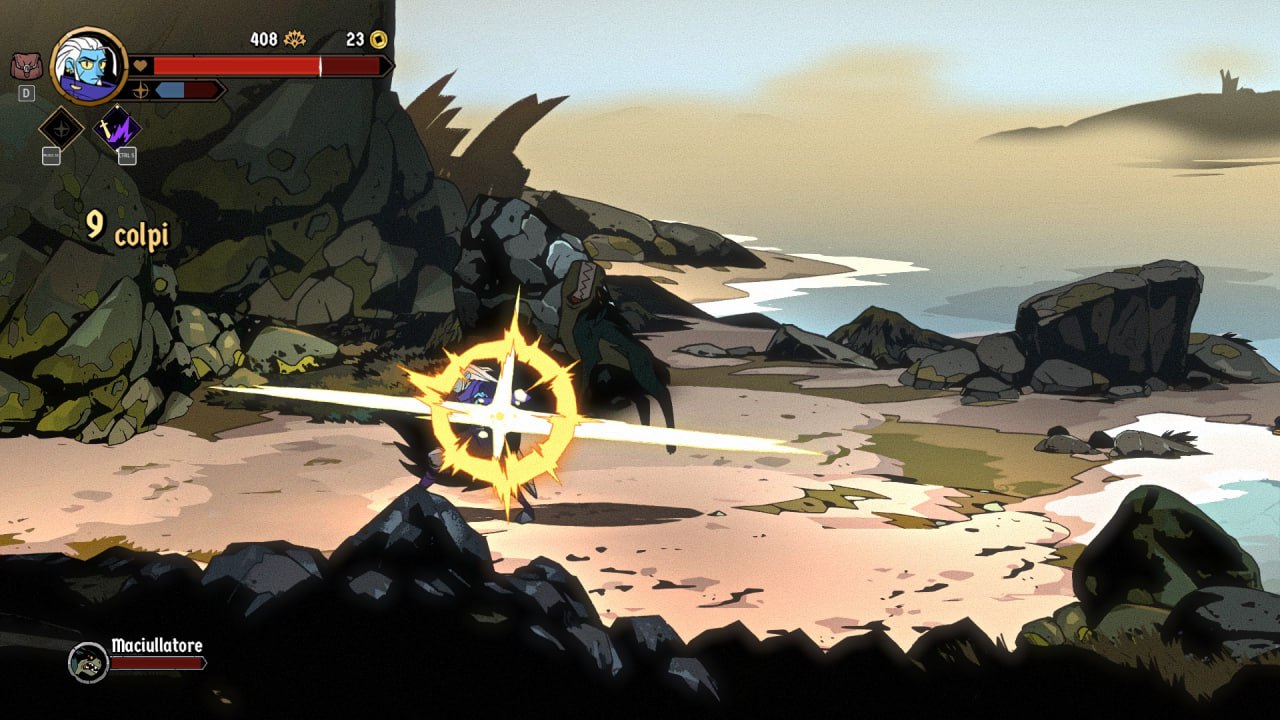This screenshot has width=1280, height=720.
Task: Click the blue-skinned hero portrait
Action: pyautogui.click(x=89, y=66)
